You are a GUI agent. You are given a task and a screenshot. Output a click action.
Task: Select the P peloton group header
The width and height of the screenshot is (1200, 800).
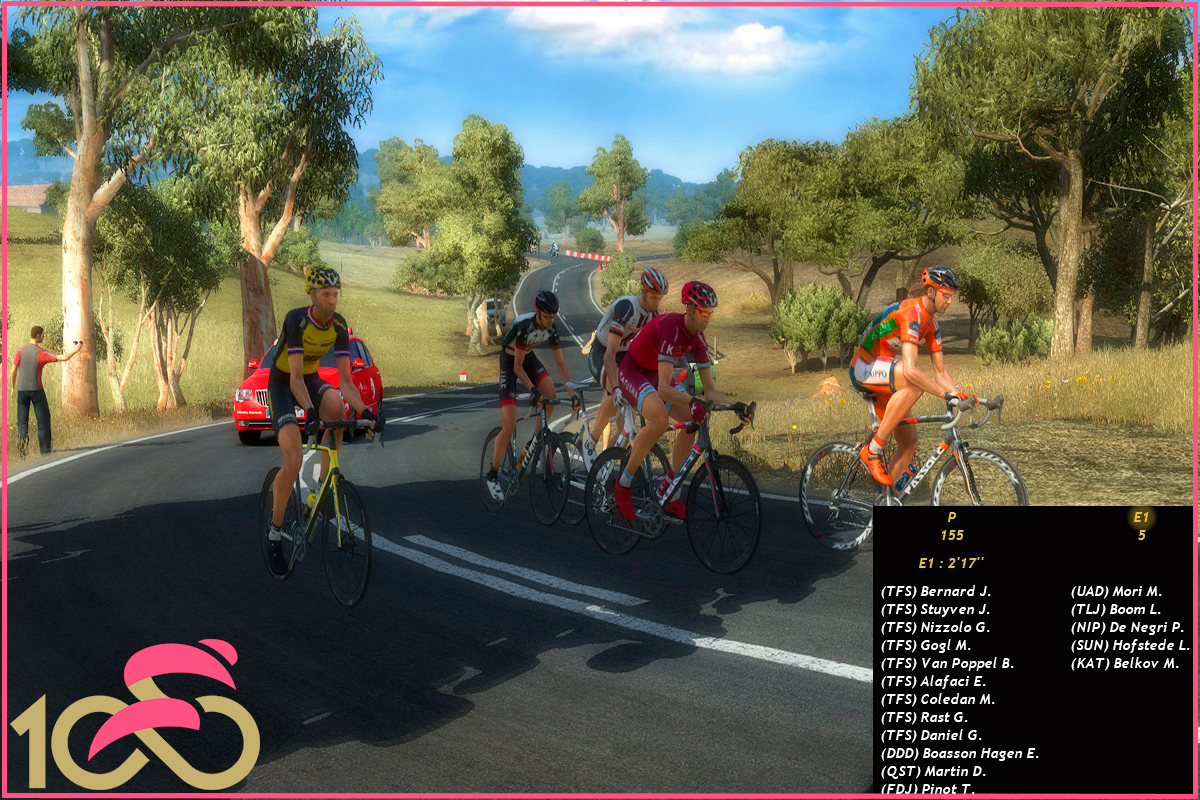pos(951,518)
